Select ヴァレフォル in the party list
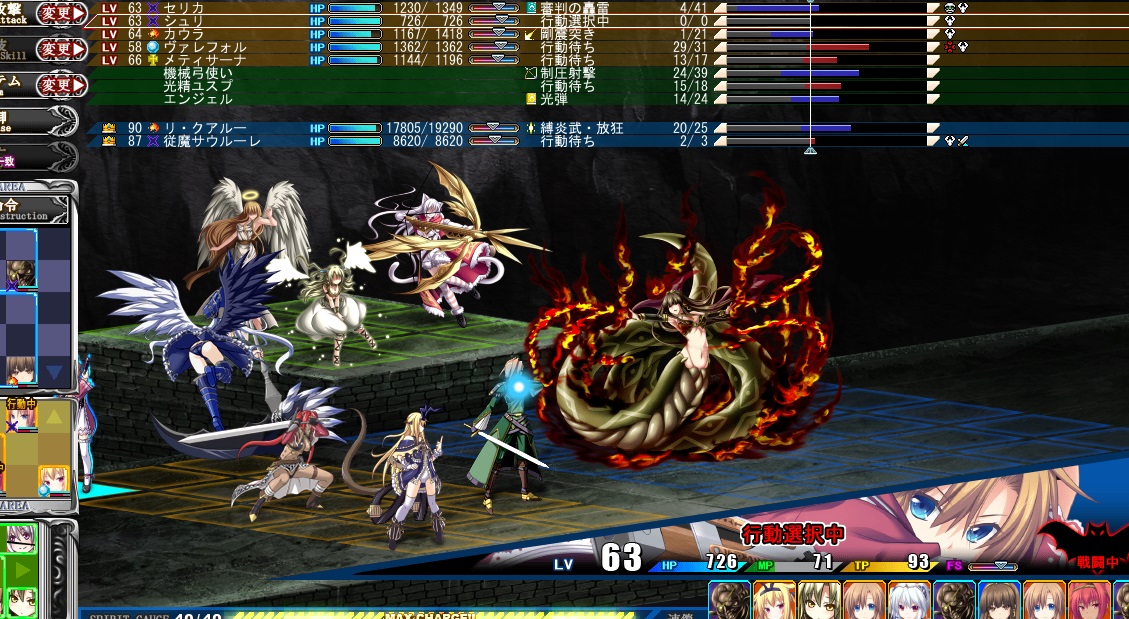1129x619 pixels. point(195,47)
